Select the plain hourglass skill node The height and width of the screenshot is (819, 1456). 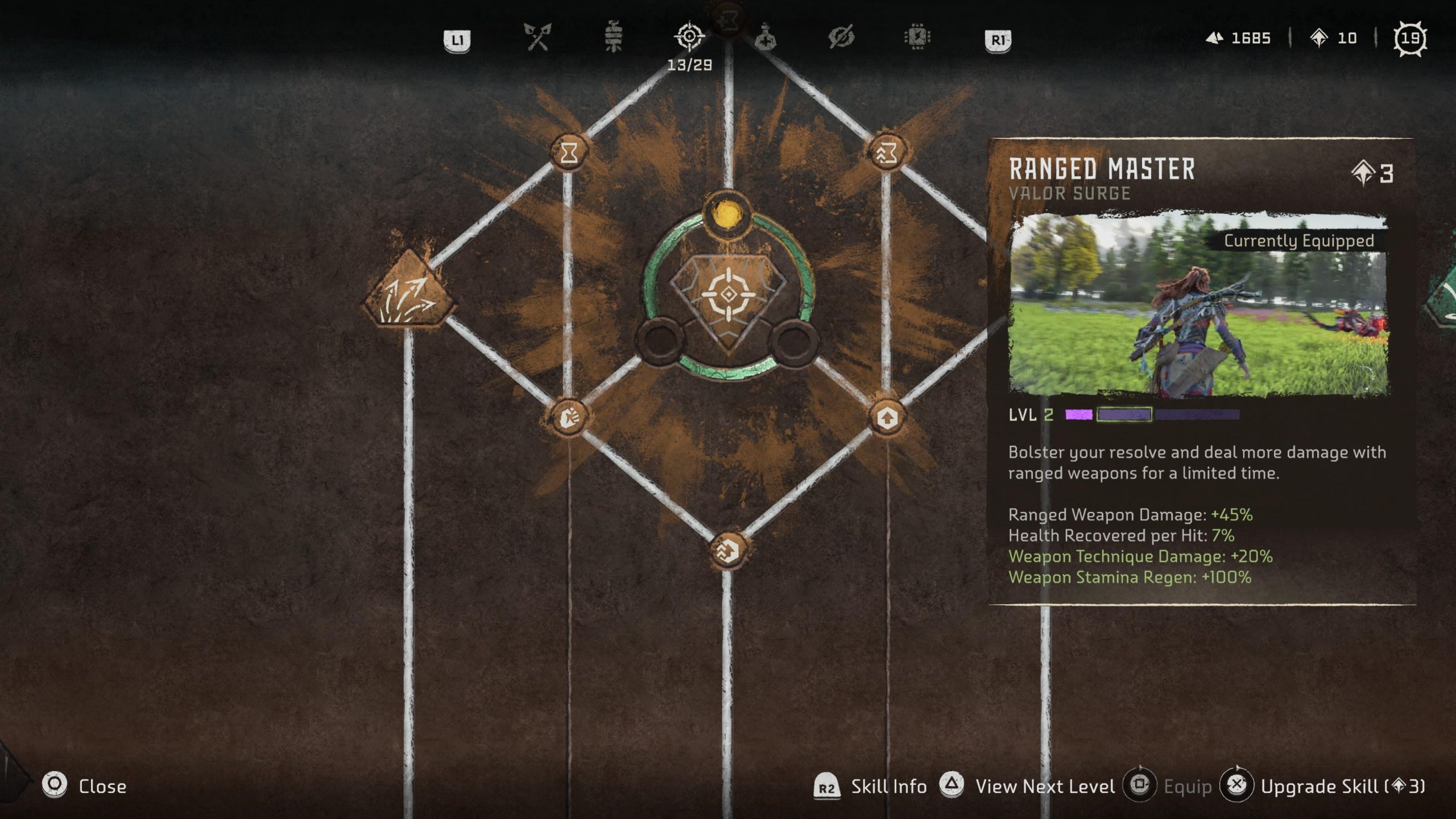tap(569, 152)
